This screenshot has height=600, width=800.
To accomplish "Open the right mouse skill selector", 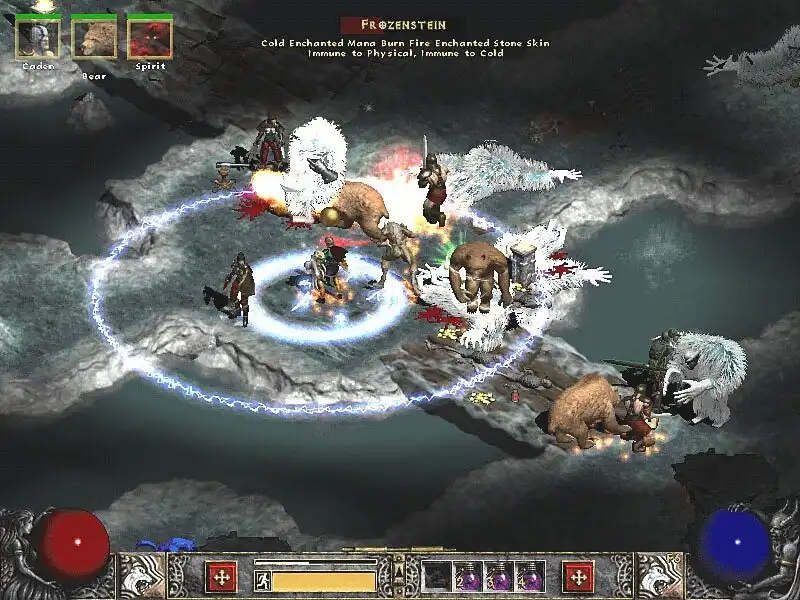I will [659, 576].
